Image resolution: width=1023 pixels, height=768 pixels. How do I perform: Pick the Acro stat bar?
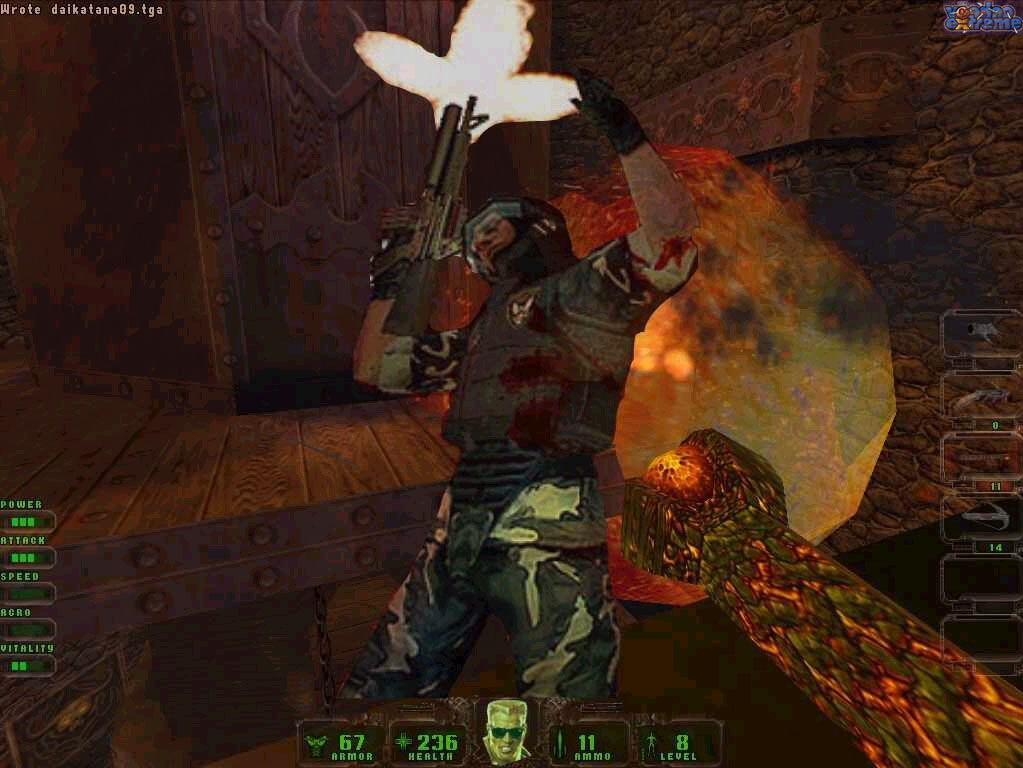coord(26,629)
